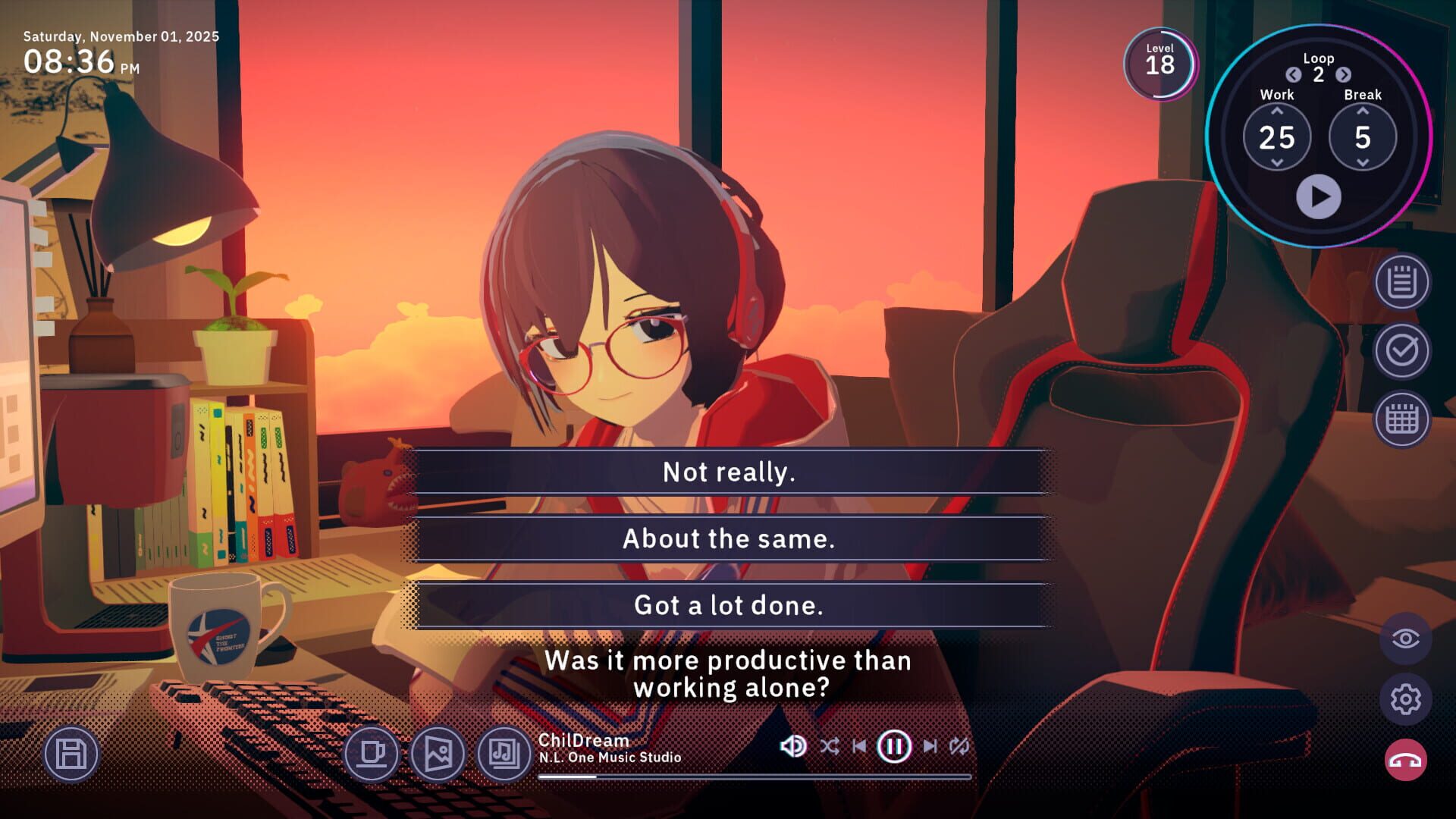Screen dimensions: 1456x819
Task: Pause the currently playing track
Action: coord(894,745)
